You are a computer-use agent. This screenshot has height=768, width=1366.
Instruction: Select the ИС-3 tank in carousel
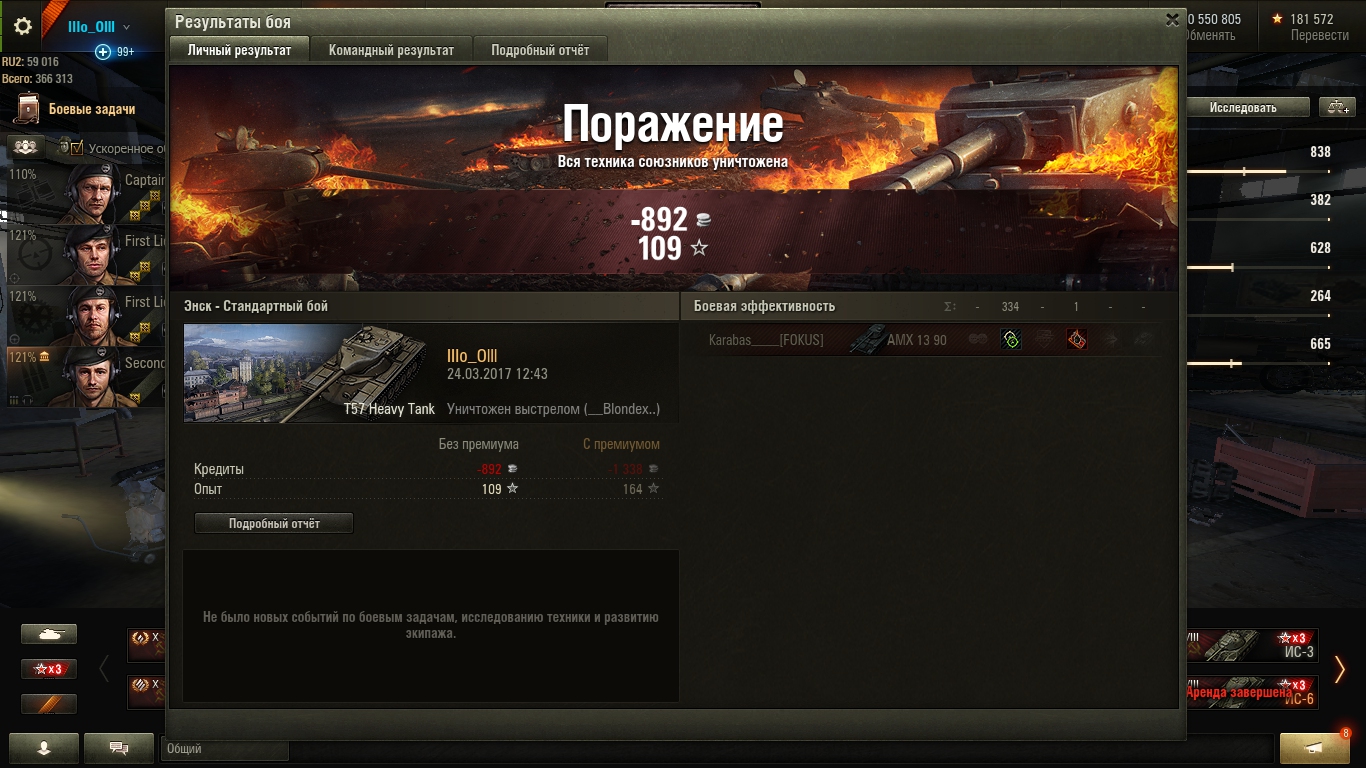tap(1252, 645)
